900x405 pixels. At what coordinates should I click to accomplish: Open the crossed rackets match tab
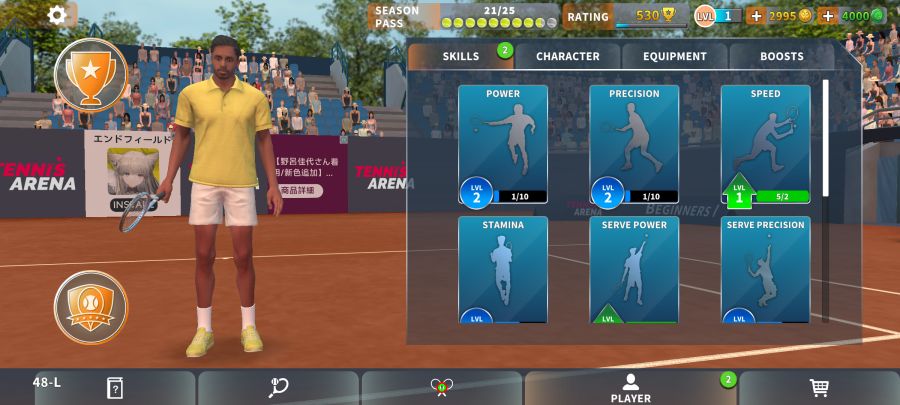tap(442, 388)
